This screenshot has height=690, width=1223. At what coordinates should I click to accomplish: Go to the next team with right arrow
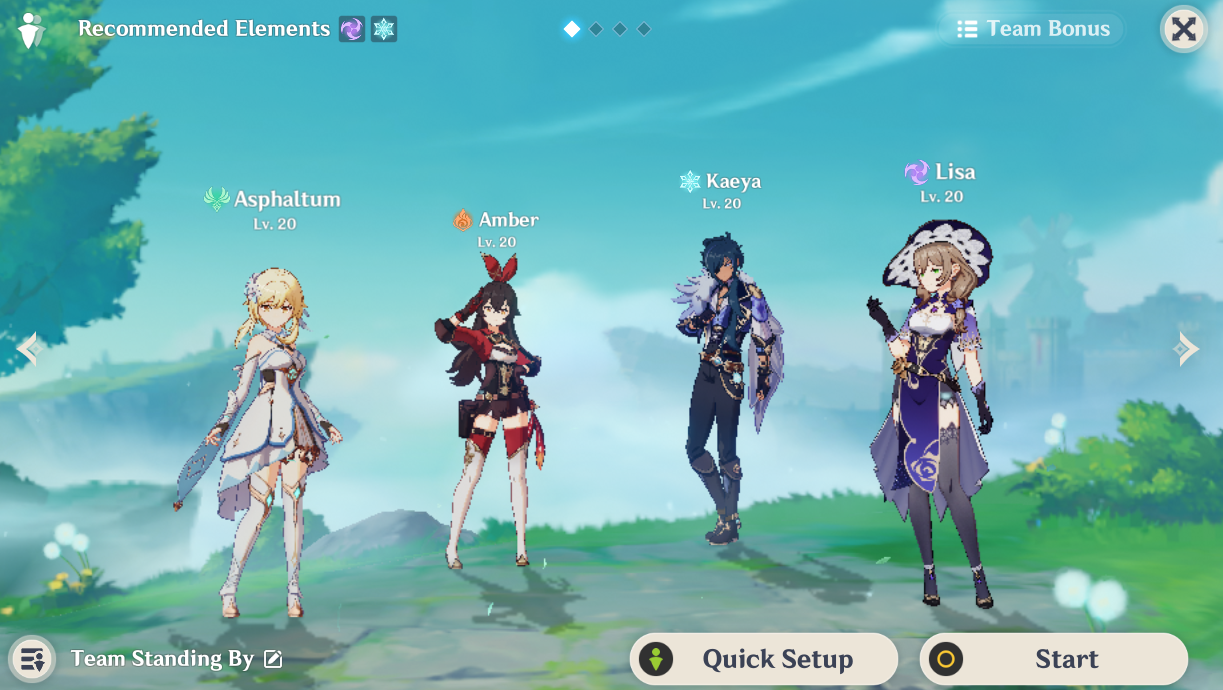tap(1187, 348)
